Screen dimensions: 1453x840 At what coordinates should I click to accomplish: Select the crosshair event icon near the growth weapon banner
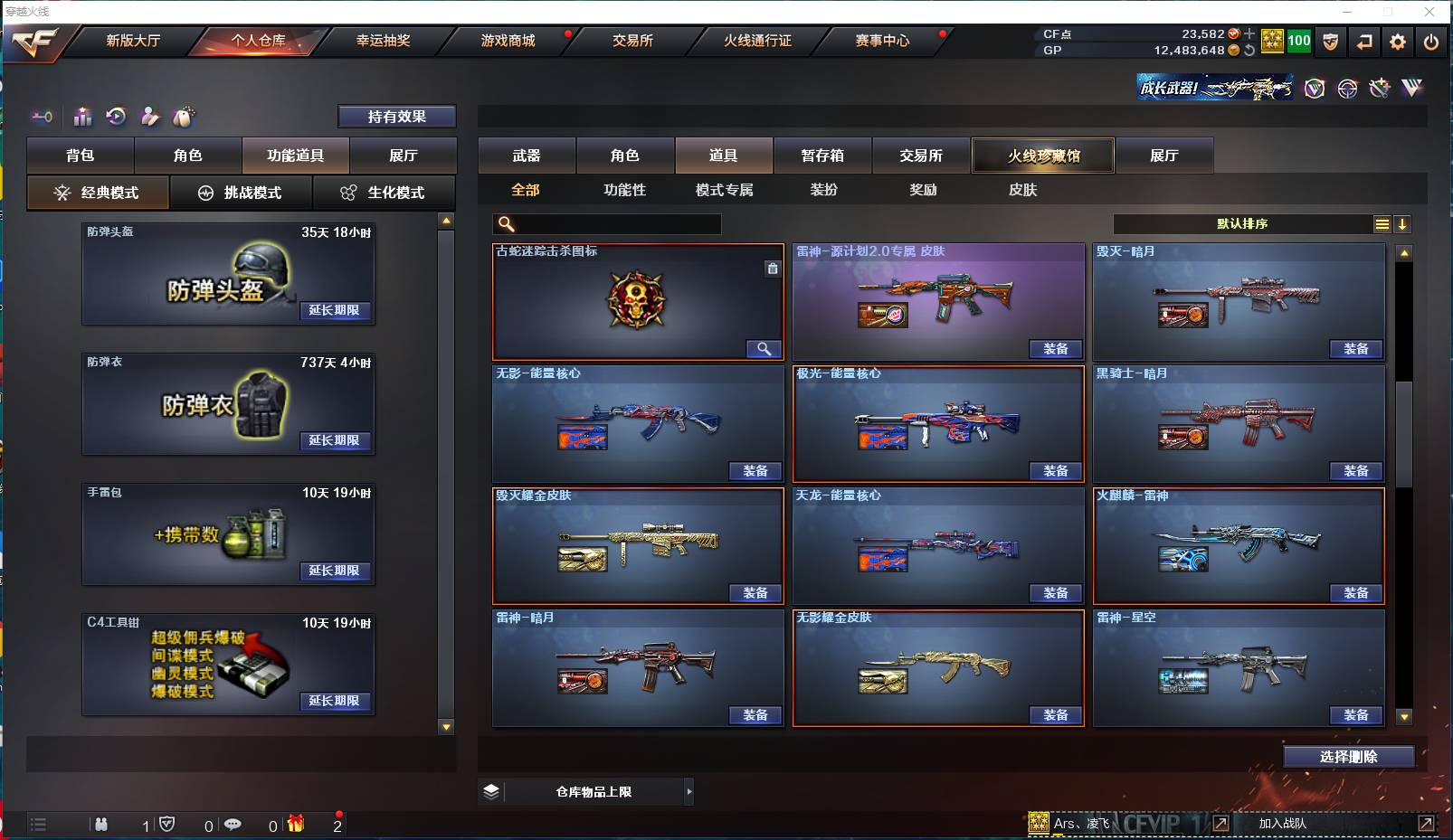1345,89
